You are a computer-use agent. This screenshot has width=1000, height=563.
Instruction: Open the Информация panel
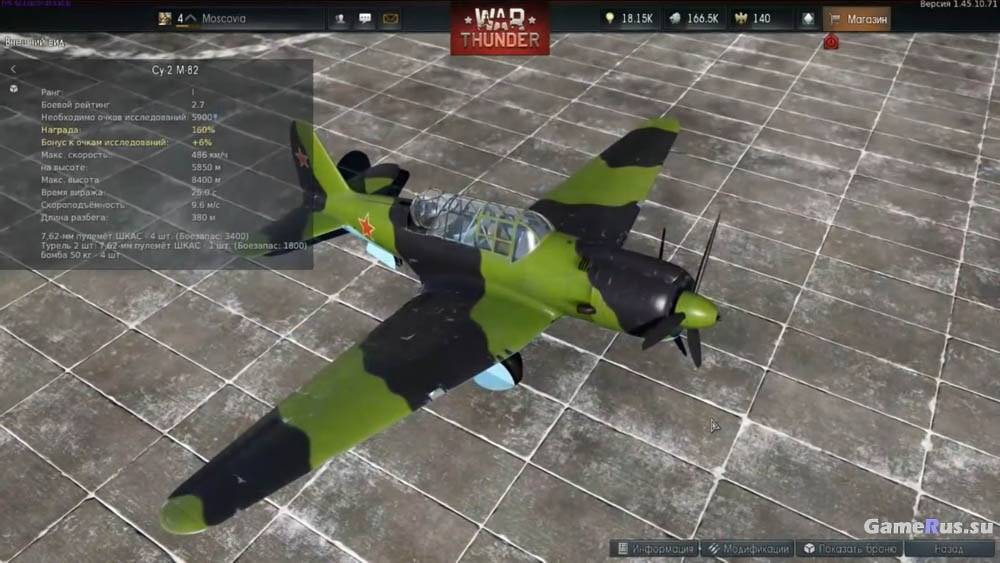655,548
